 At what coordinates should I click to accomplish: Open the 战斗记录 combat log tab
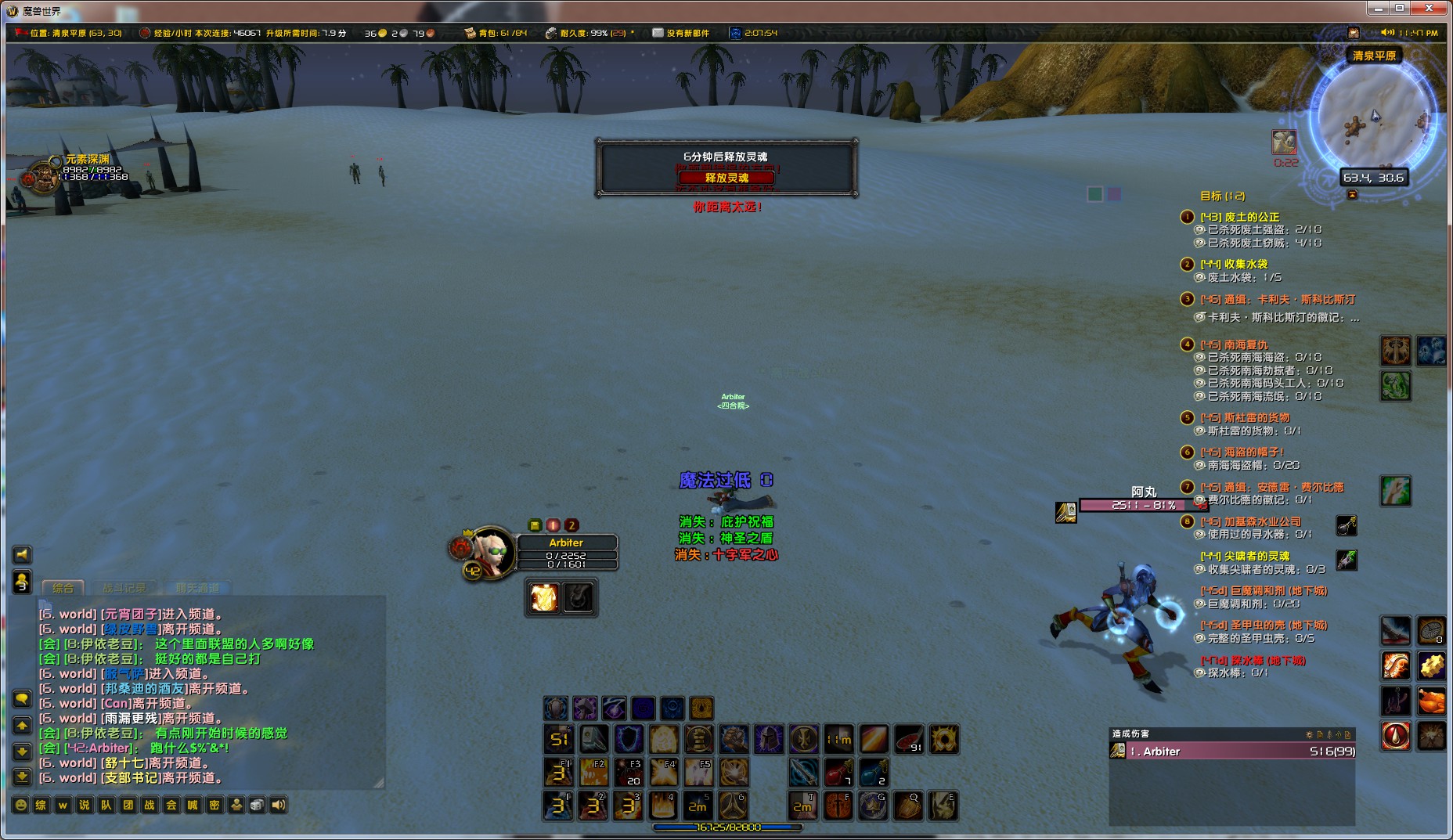(x=124, y=587)
